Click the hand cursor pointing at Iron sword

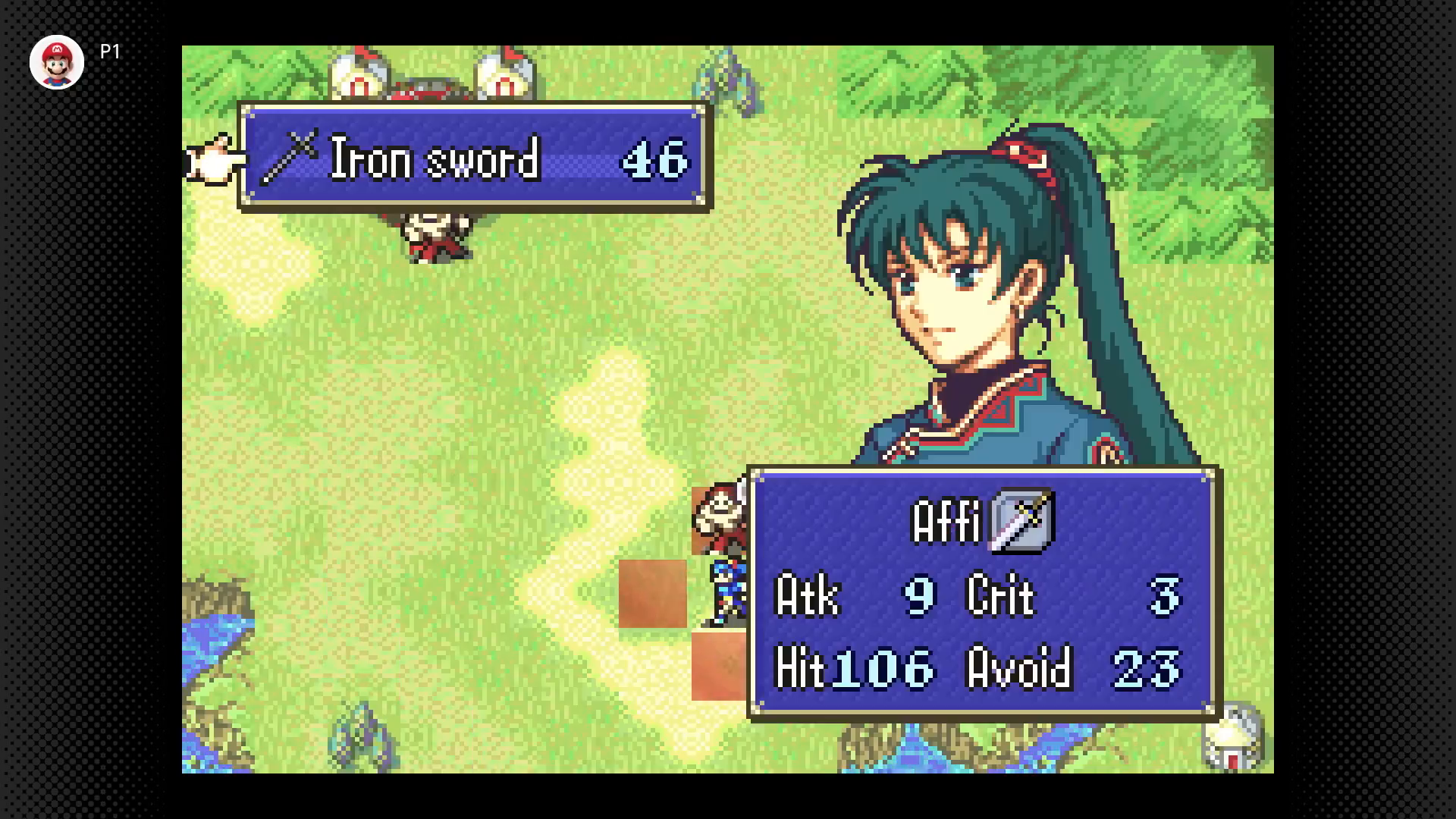[211, 162]
